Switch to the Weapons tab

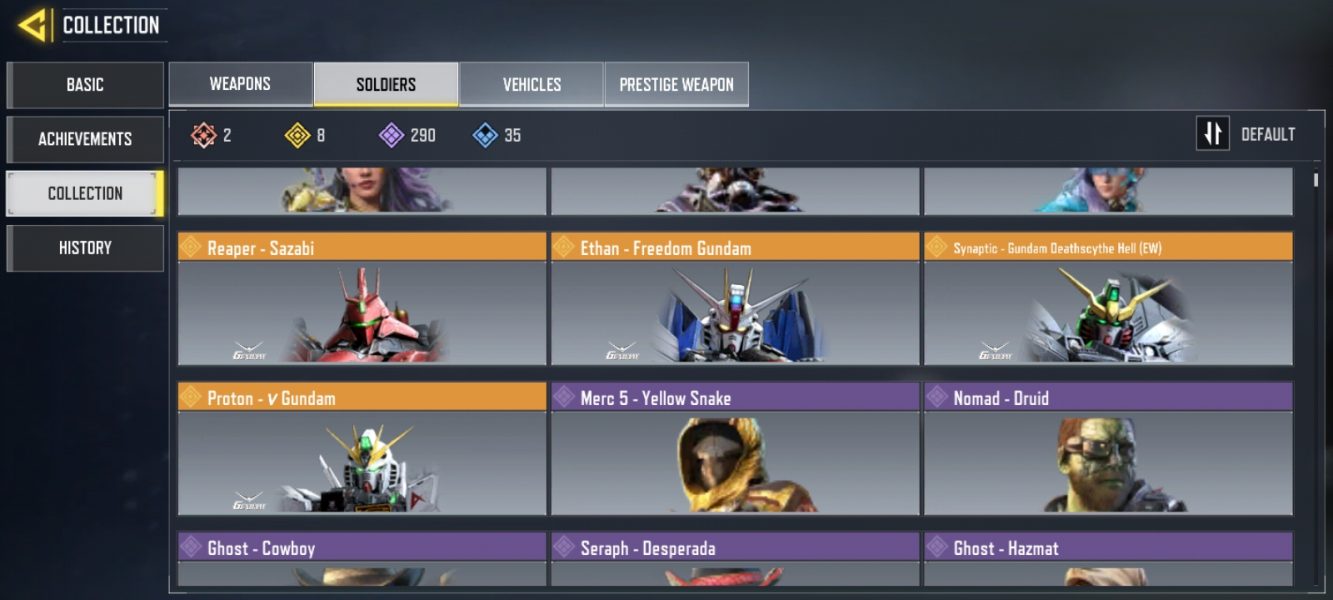(240, 84)
